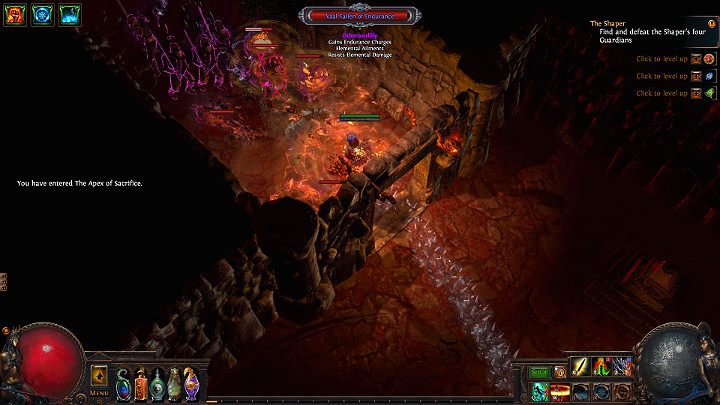Activate the teal running figure skill

[539, 390]
